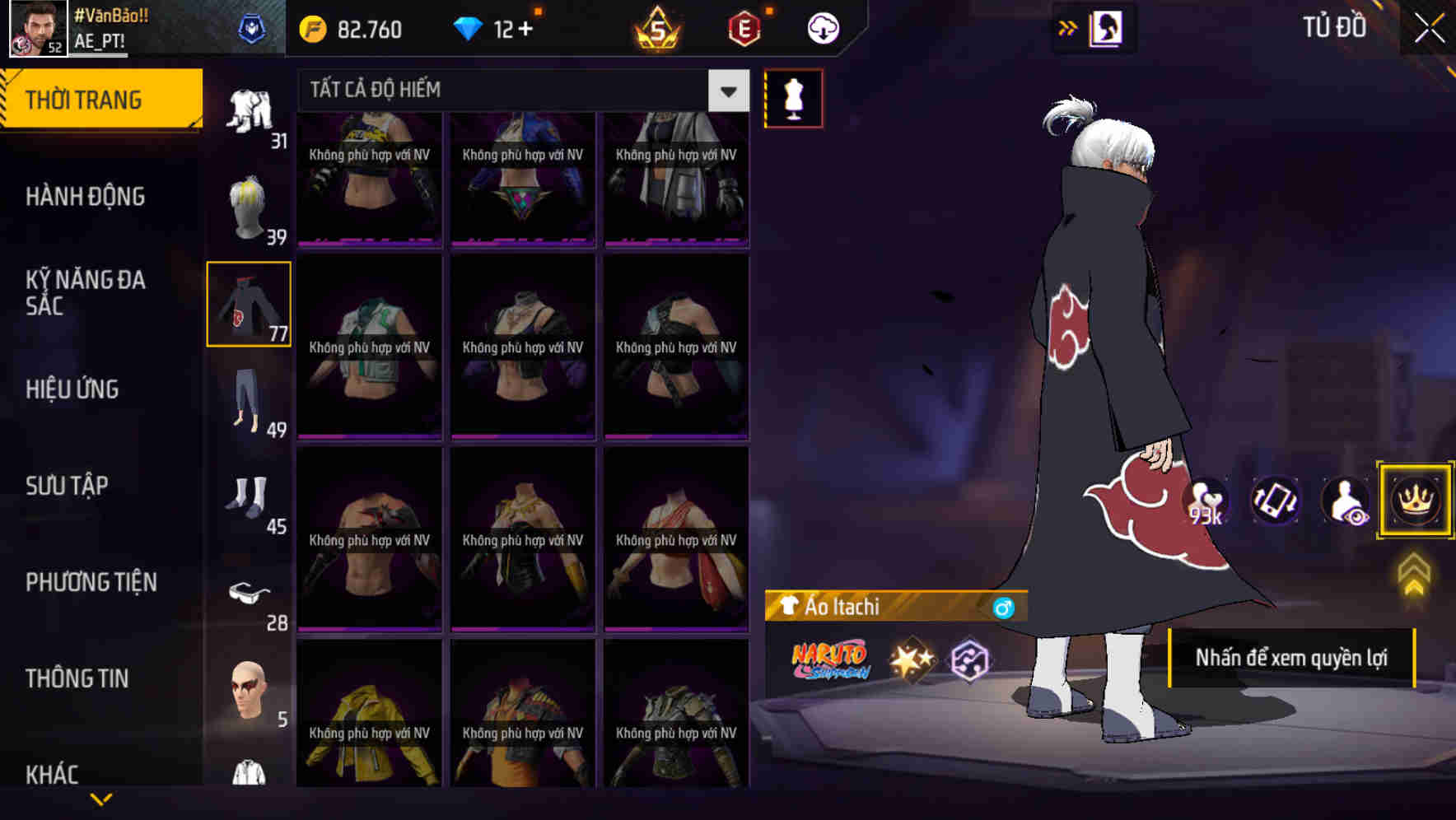Click the mannequin try-on outfit icon
Viewport: 1456px width, 820px height.
tap(793, 97)
